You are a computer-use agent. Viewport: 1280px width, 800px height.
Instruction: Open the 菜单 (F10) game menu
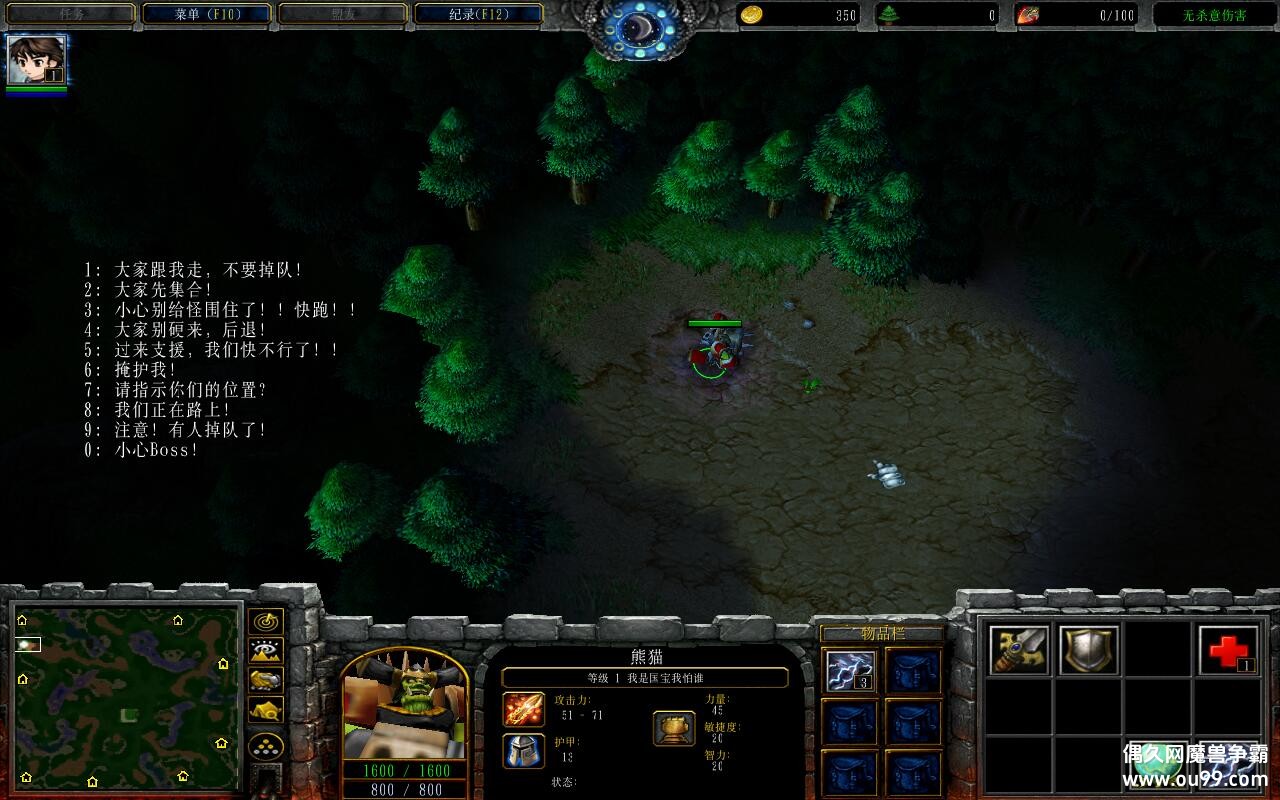pyautogui.click(x=206, y=14)
